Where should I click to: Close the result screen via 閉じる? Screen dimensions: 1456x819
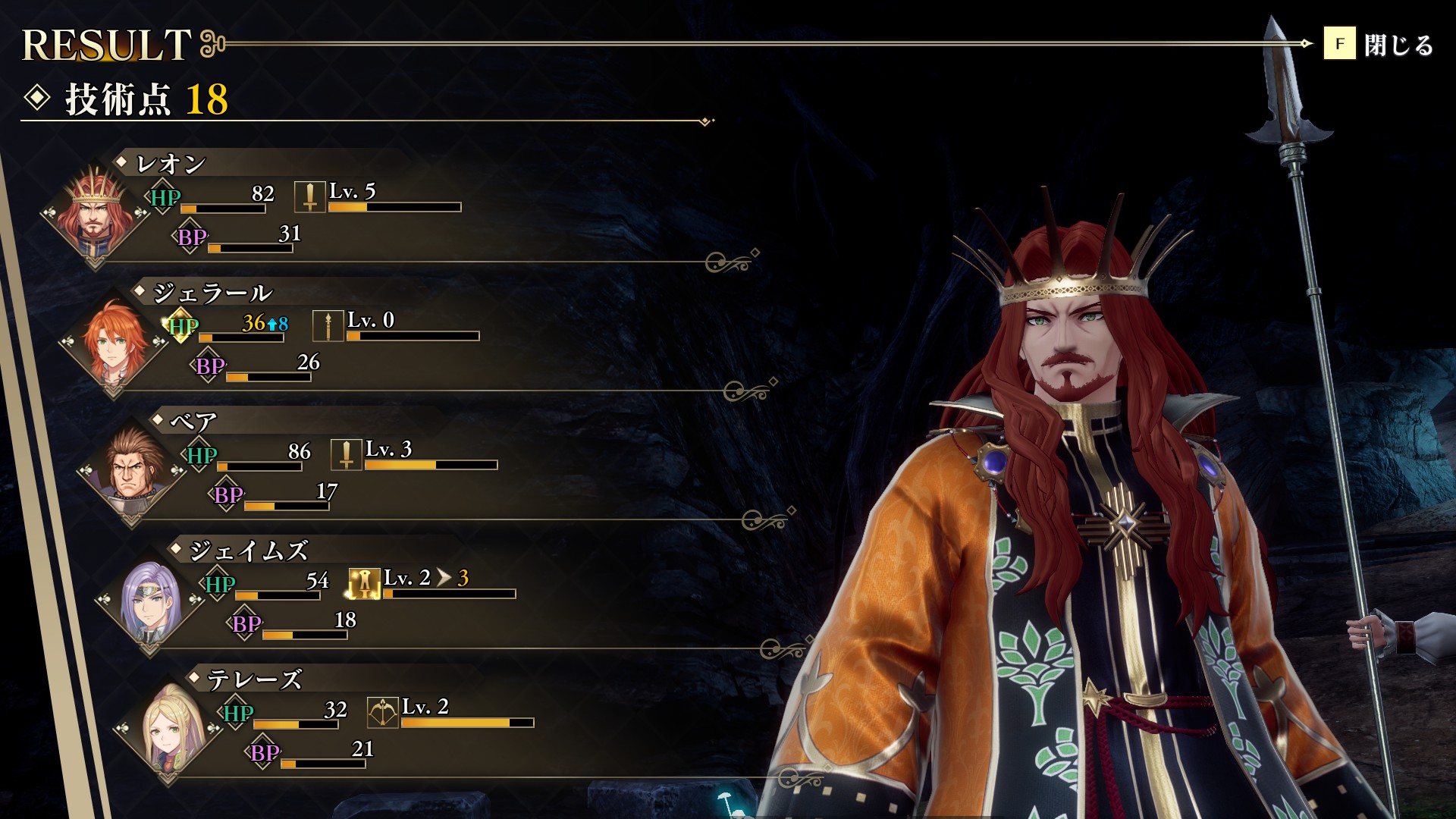tap(1379, 44)
